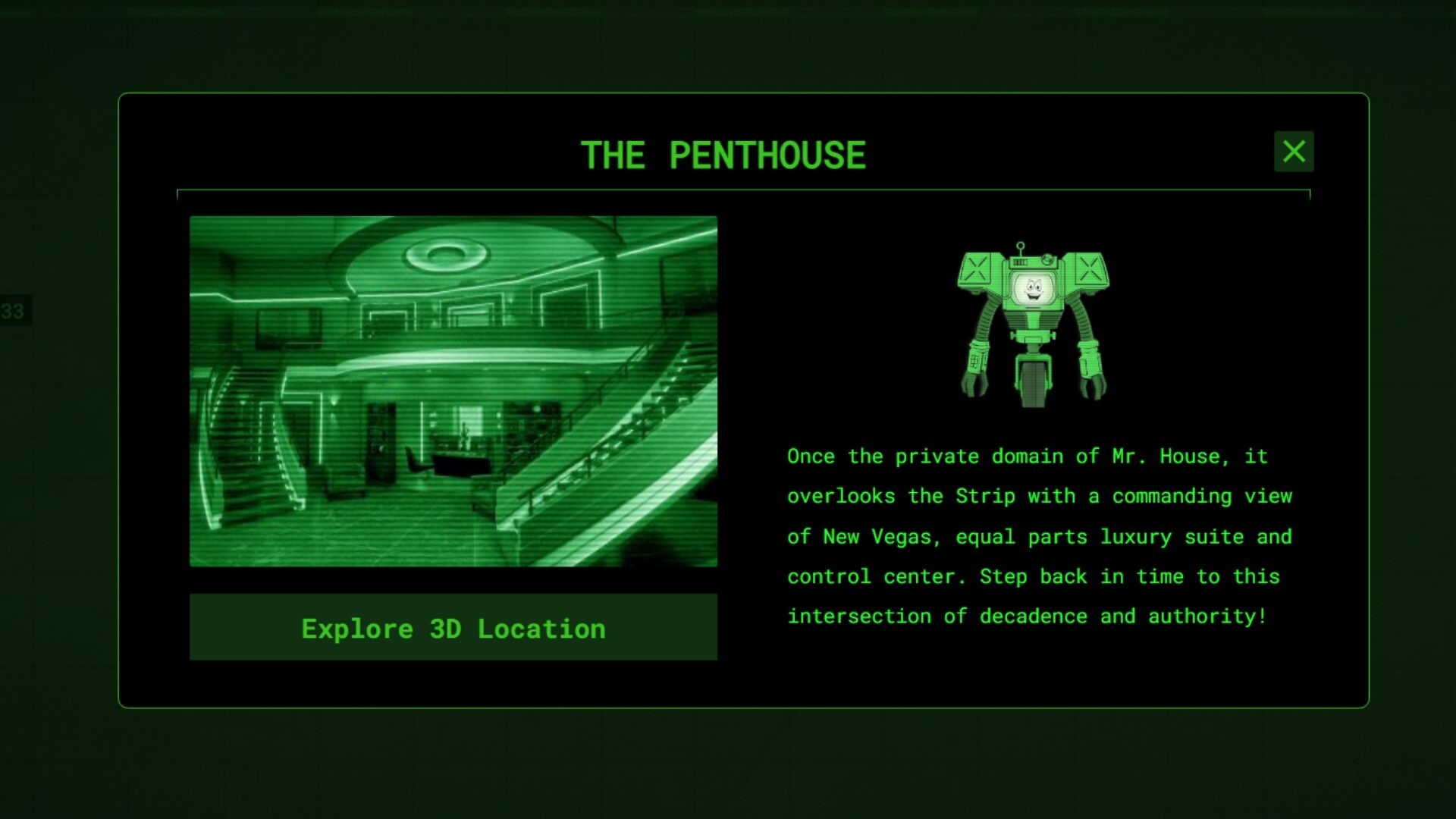This screenshot has width=1456, height=819.
Task: Select THE PENTHOUSE title heading
Action: [x=723, y=155]
